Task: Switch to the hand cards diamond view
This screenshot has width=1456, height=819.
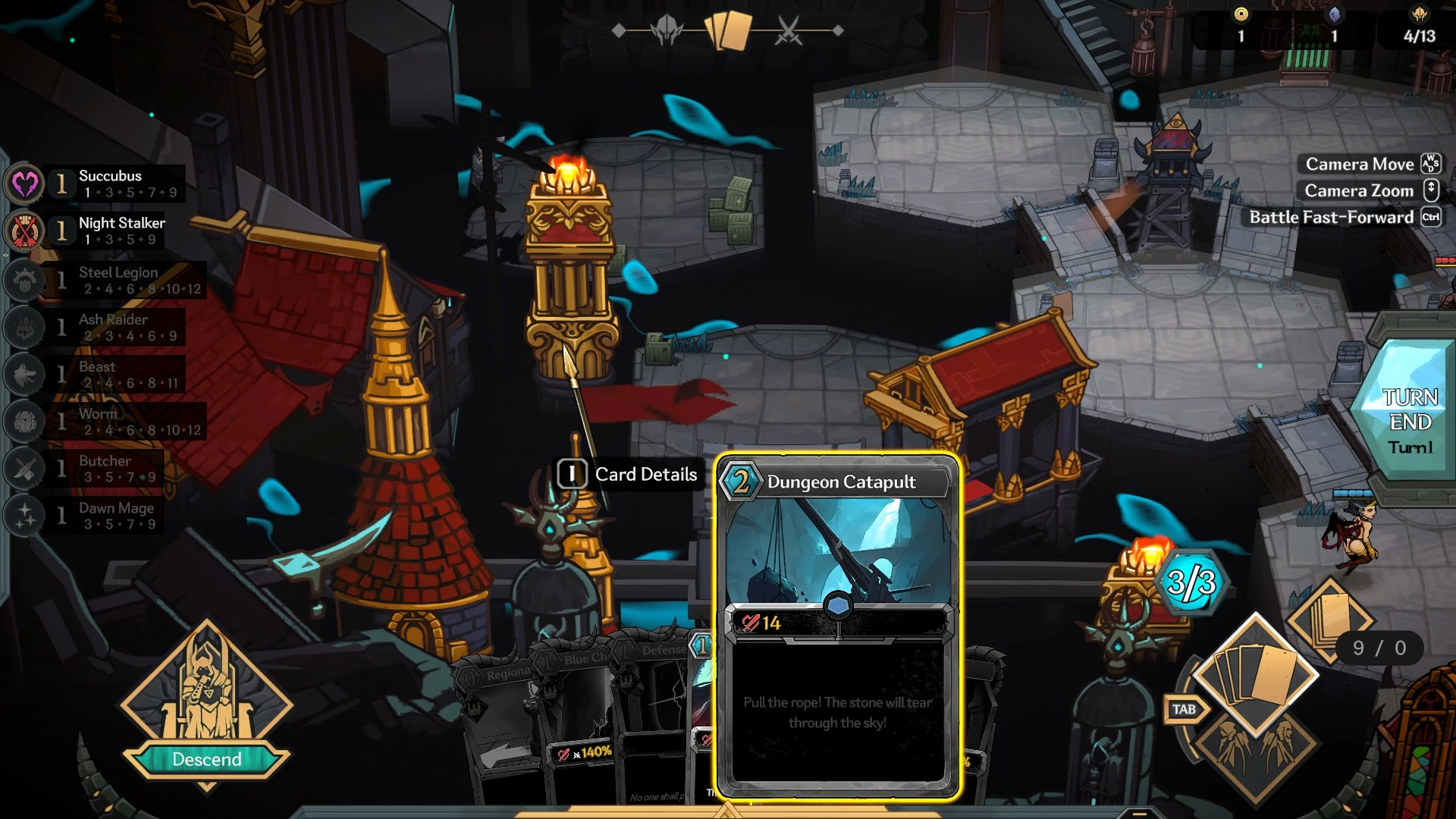Action: pos(1255,673)
